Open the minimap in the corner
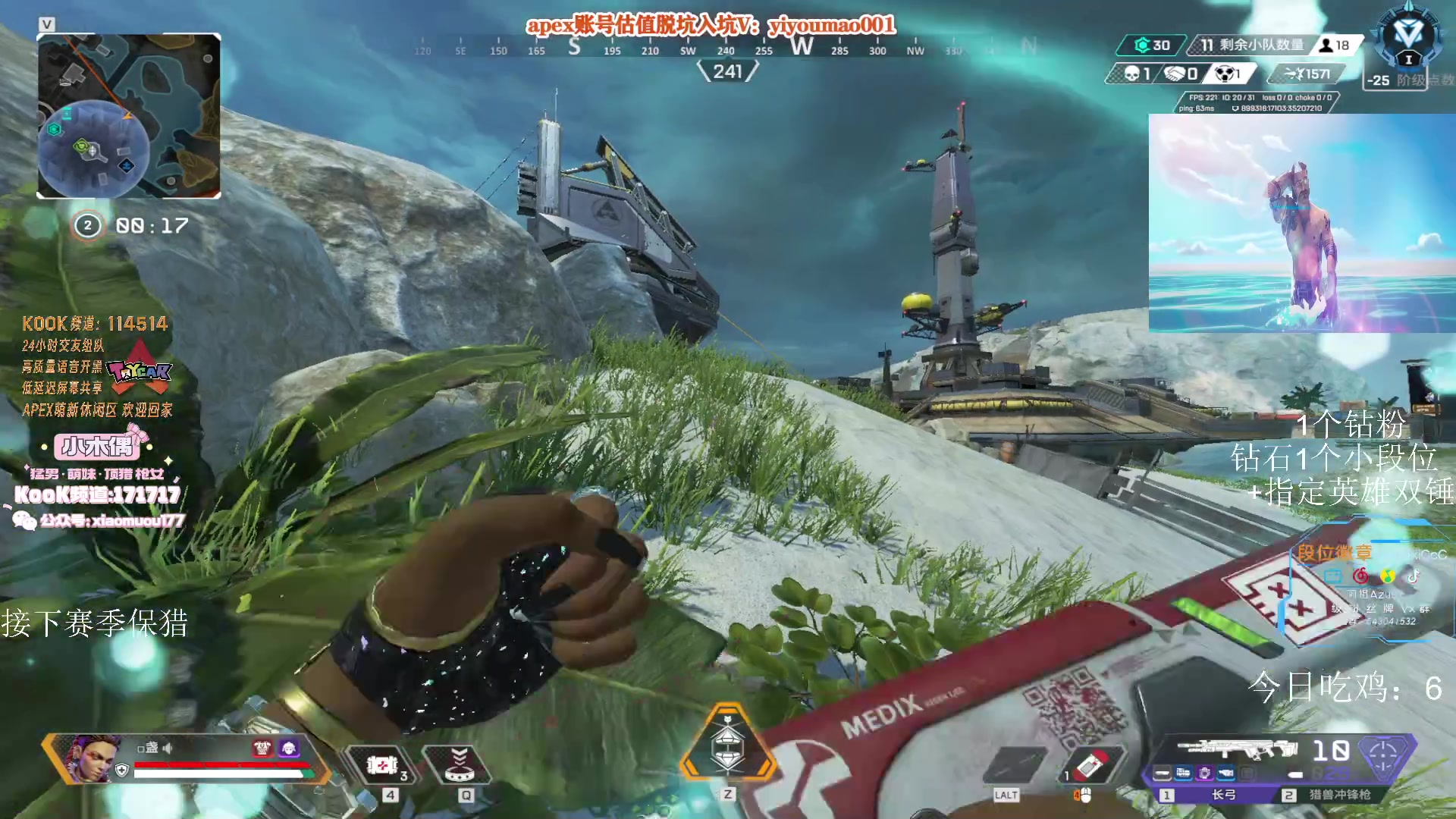 point(129,116)
